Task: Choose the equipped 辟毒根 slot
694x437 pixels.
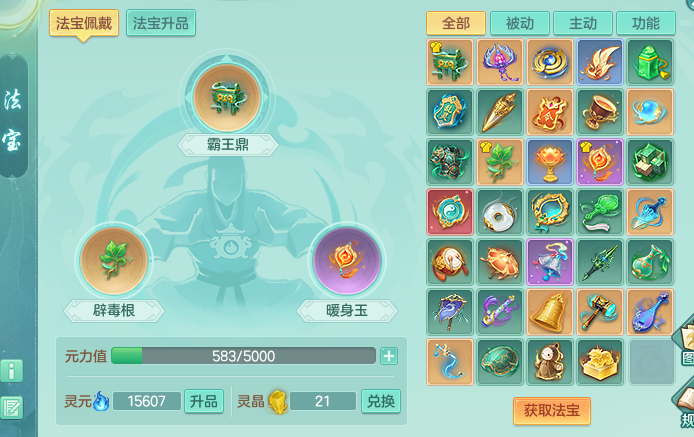Action: pos(114,262)
